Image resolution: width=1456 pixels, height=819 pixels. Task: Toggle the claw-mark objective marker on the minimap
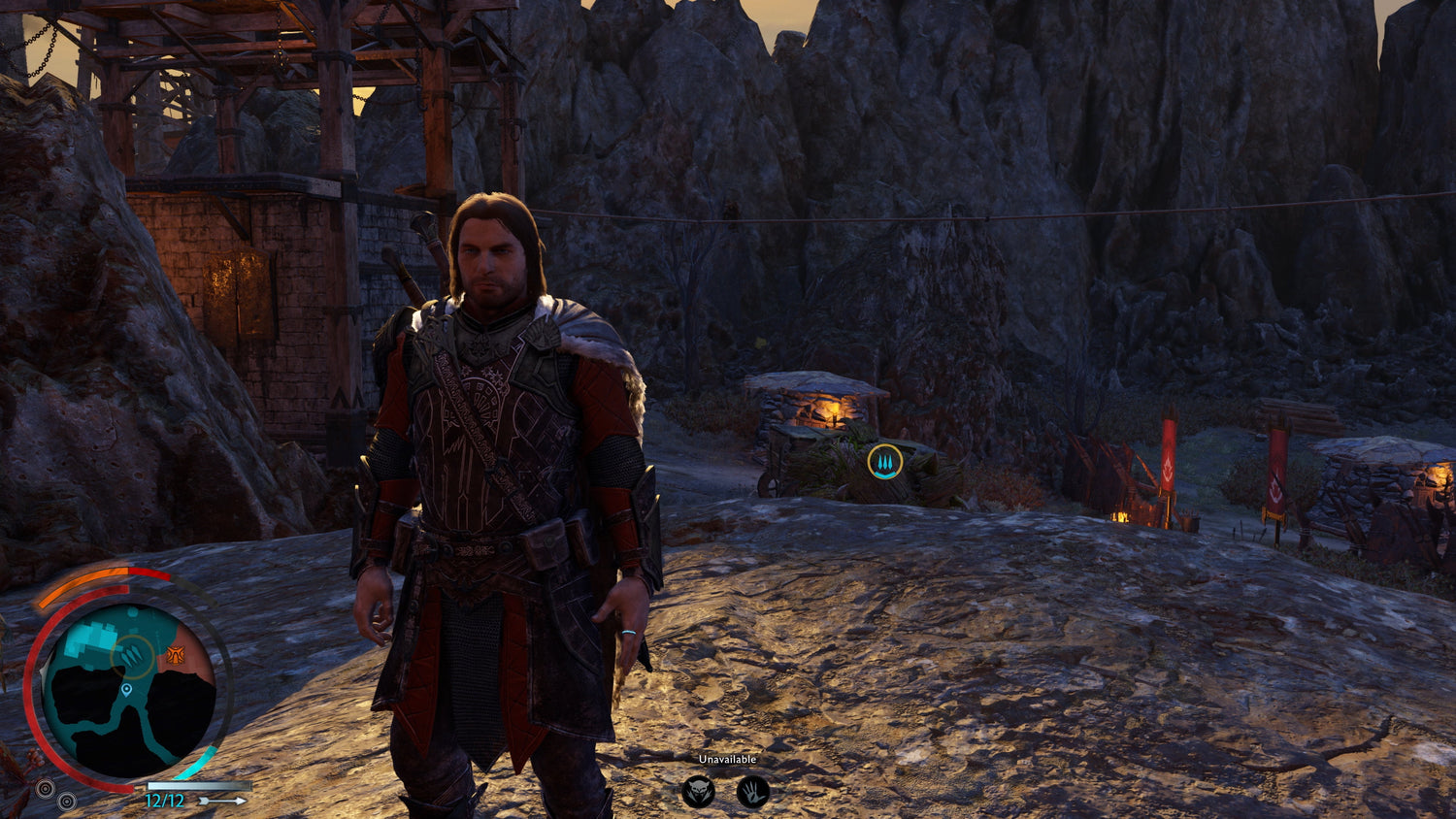coord(129,654)
